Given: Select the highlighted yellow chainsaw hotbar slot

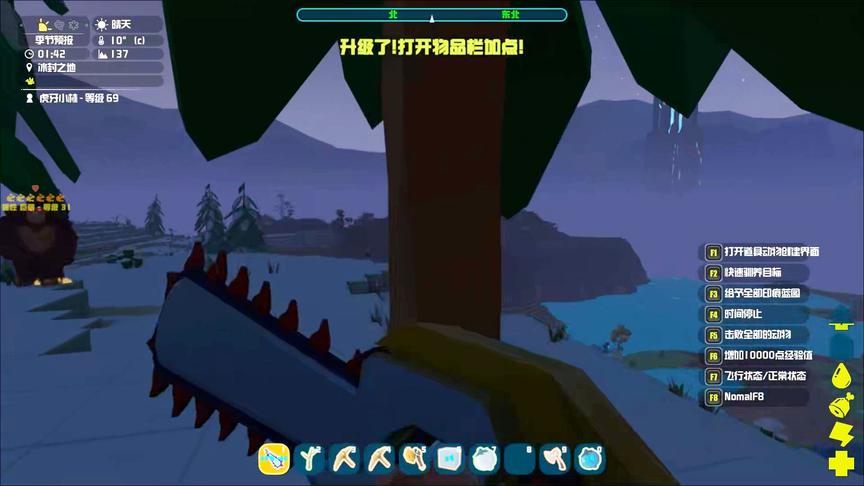Looking at the screenshot, I should (274, 458).
